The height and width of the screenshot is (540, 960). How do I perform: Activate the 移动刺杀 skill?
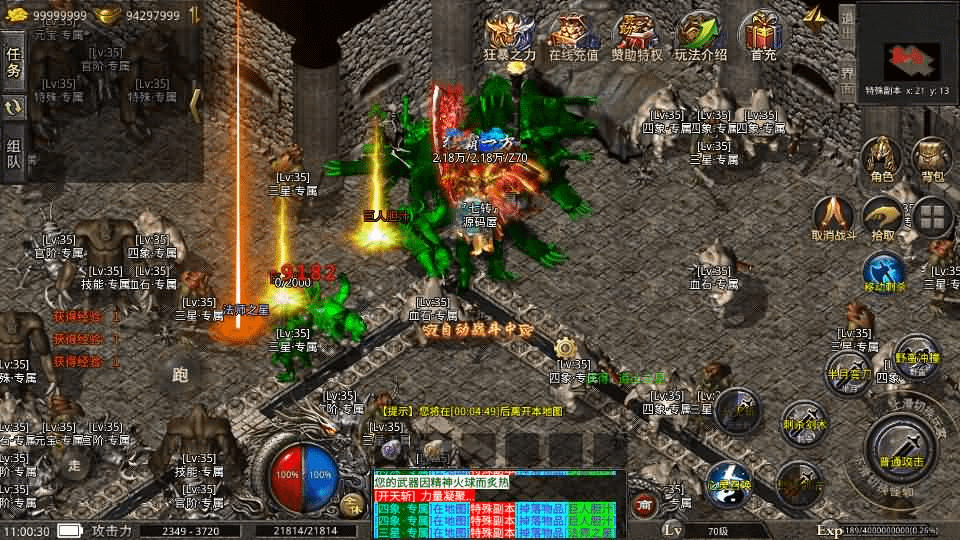click(x=883, y=275)
